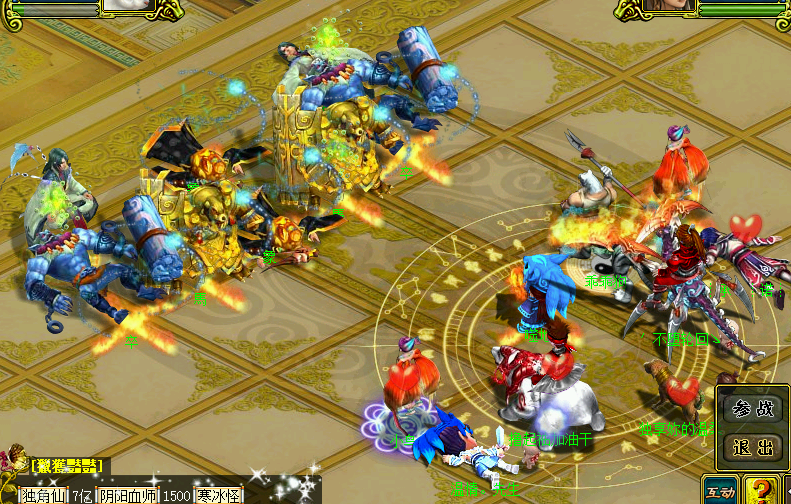Open the 互动 interaction button
This screenshot has height=504, width=791.
(x=719, y=491)
